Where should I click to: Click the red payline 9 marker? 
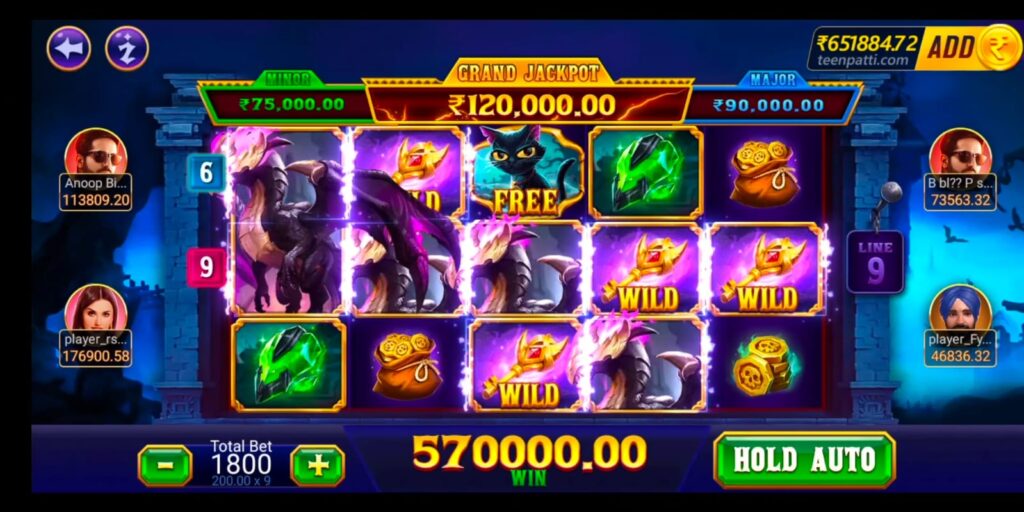[206, 267]
